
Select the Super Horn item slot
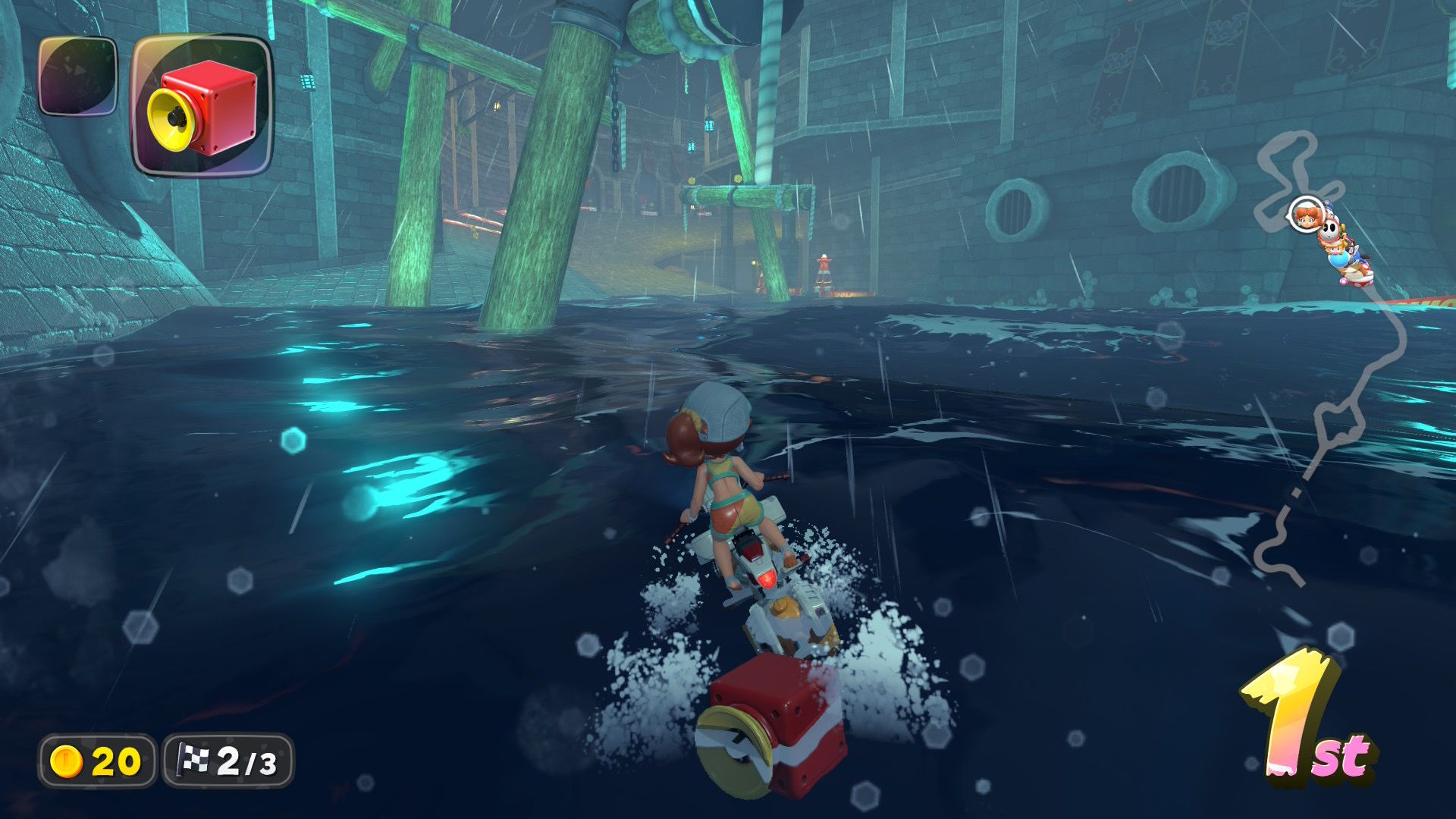pos(202,105)
